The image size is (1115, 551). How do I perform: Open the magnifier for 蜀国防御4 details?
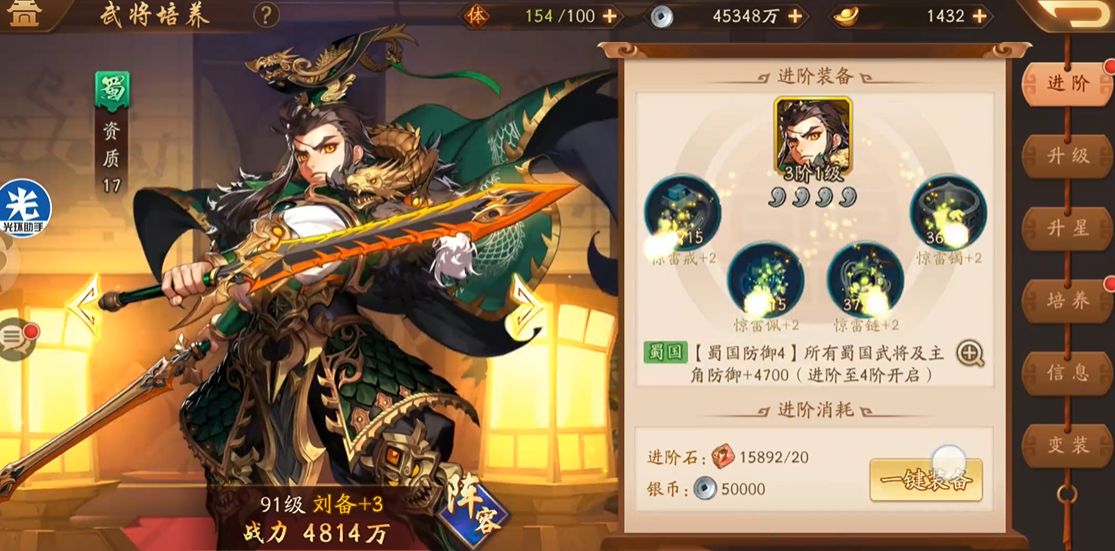click(970, 352)
